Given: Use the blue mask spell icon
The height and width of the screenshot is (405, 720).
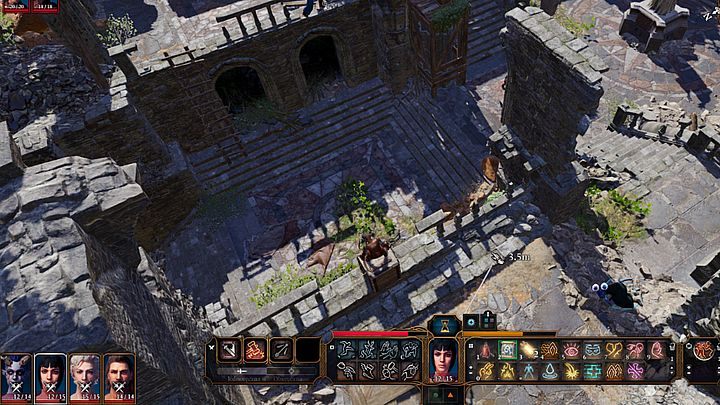Looking at the screenshot, I should pyautogui.click(x=592, y=350).
